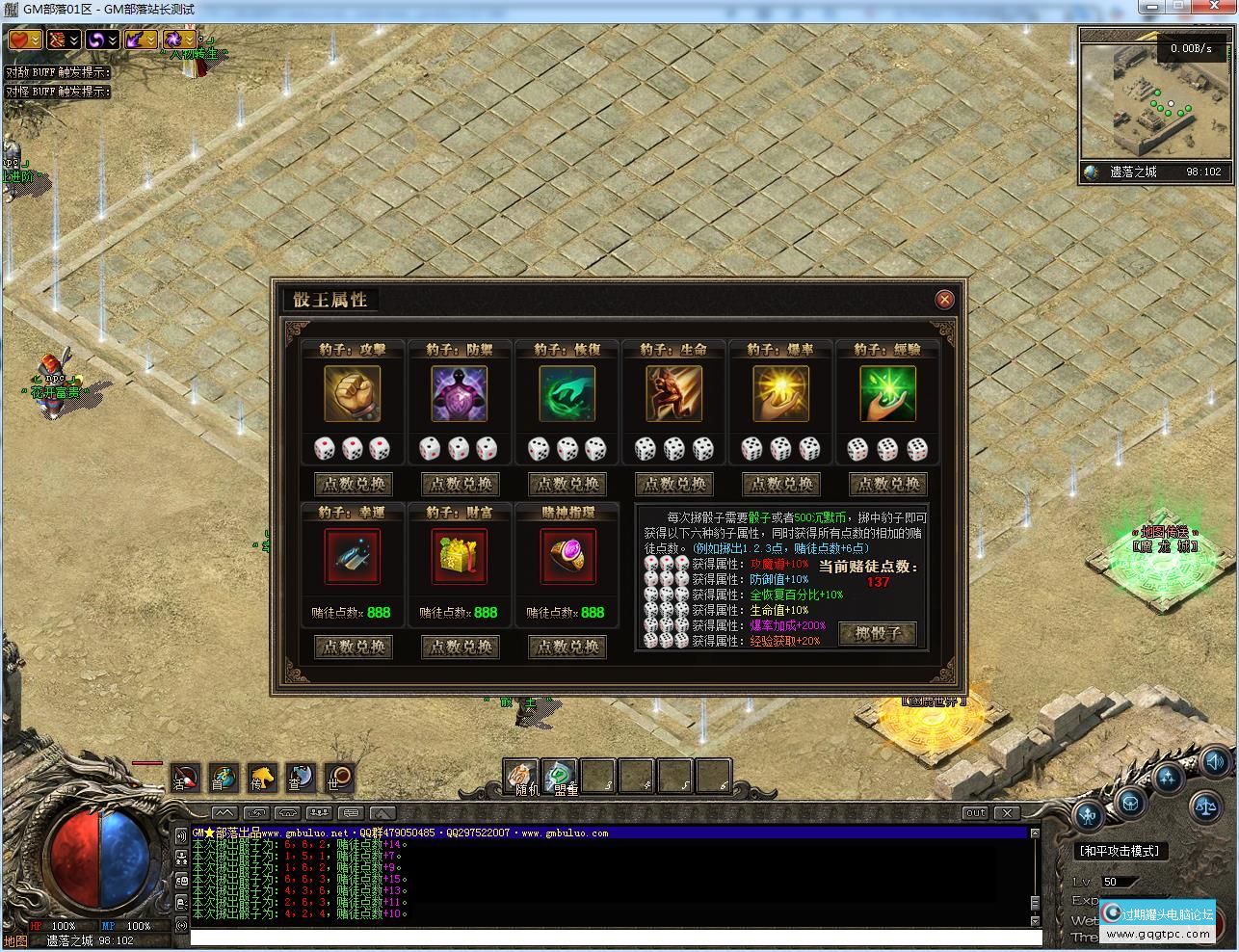Redeem points for the 賭神指環 ring

pos(567,647)
